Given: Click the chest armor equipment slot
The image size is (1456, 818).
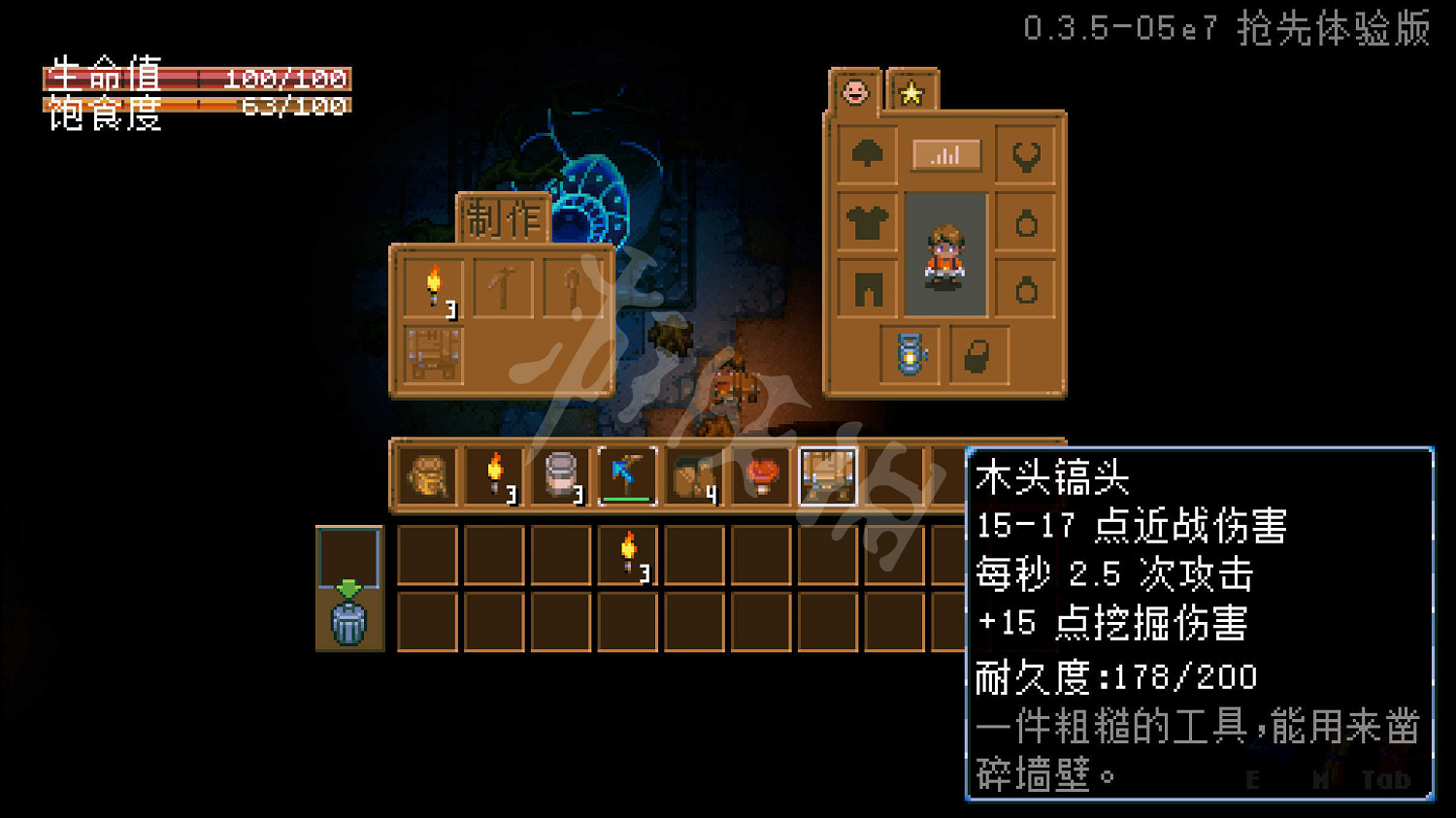Looking at the screenshot, I should (867, 221).
